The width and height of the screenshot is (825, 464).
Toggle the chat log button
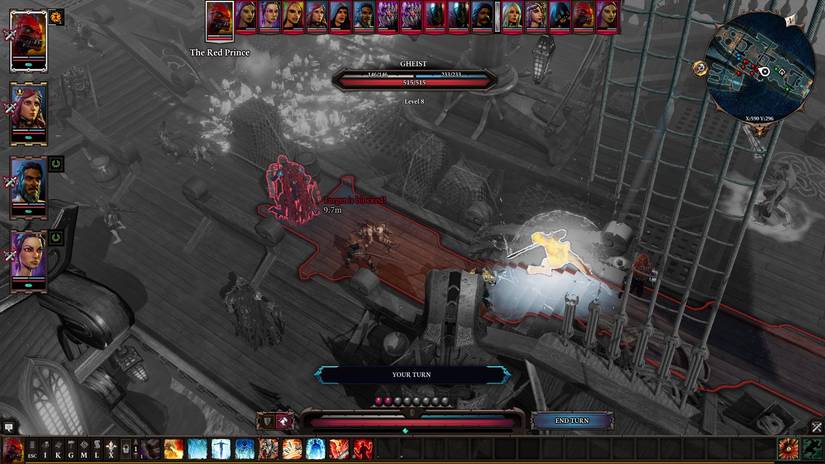click(8, 426)
